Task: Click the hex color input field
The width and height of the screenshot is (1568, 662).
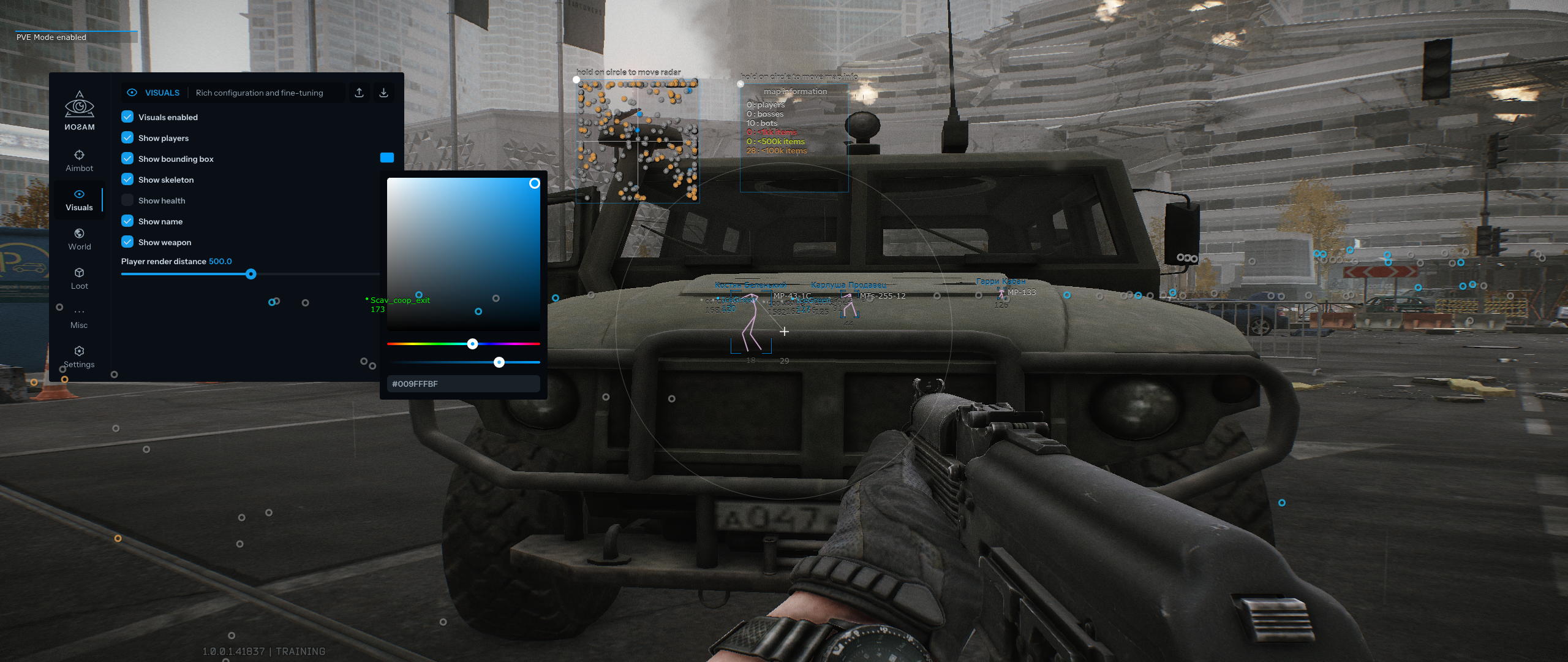Action: pos(464,384)
